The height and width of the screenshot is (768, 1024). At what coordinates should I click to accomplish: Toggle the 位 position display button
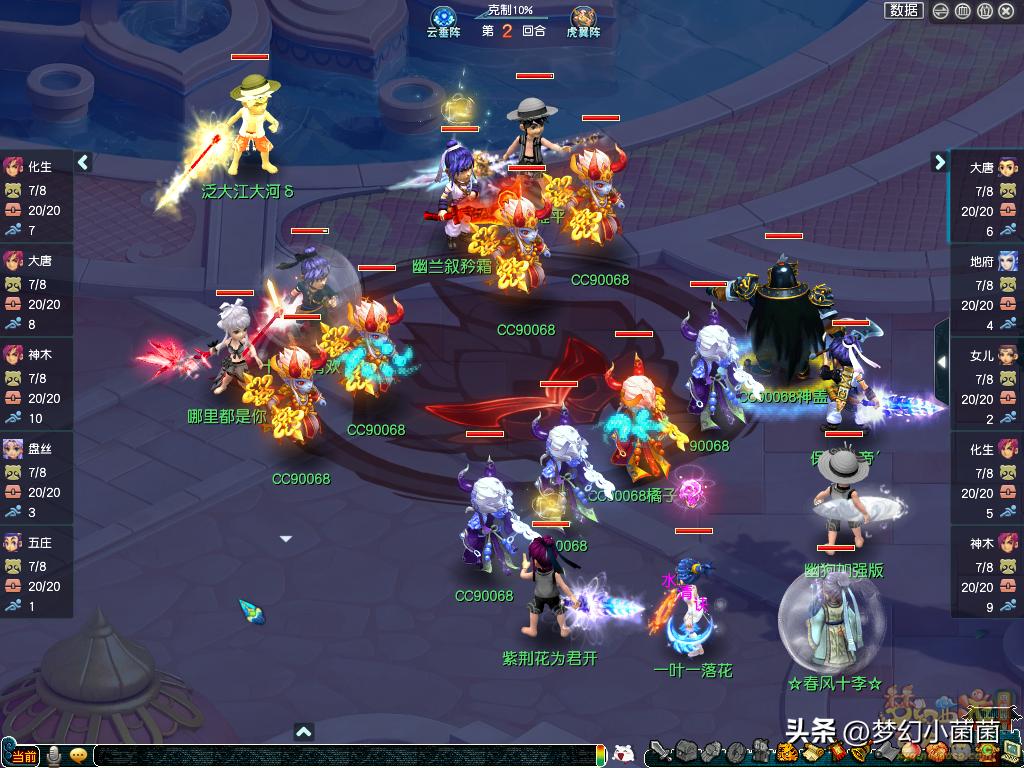[x=984, y=11]
